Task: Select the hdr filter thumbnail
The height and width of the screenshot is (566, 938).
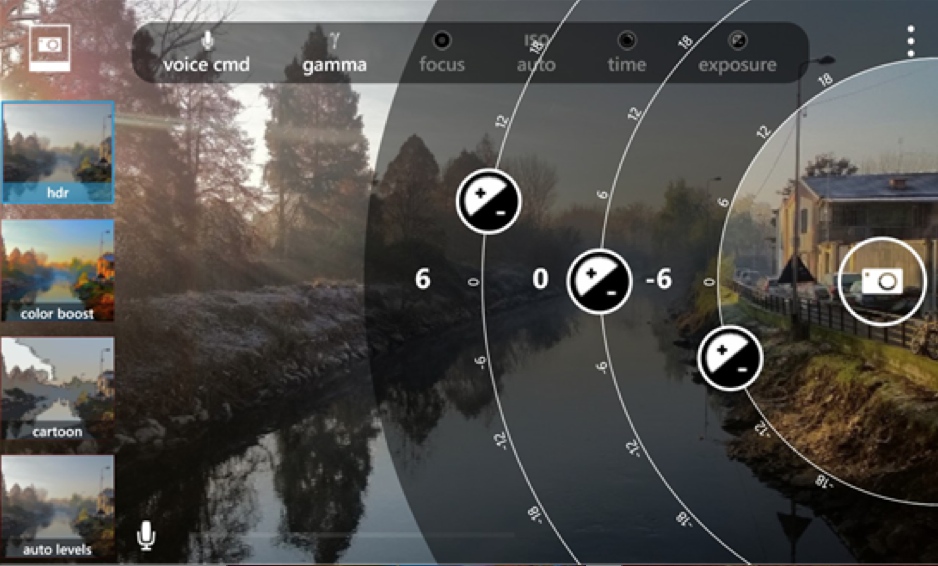Action: pyautogui.click(x=58, y=153)
